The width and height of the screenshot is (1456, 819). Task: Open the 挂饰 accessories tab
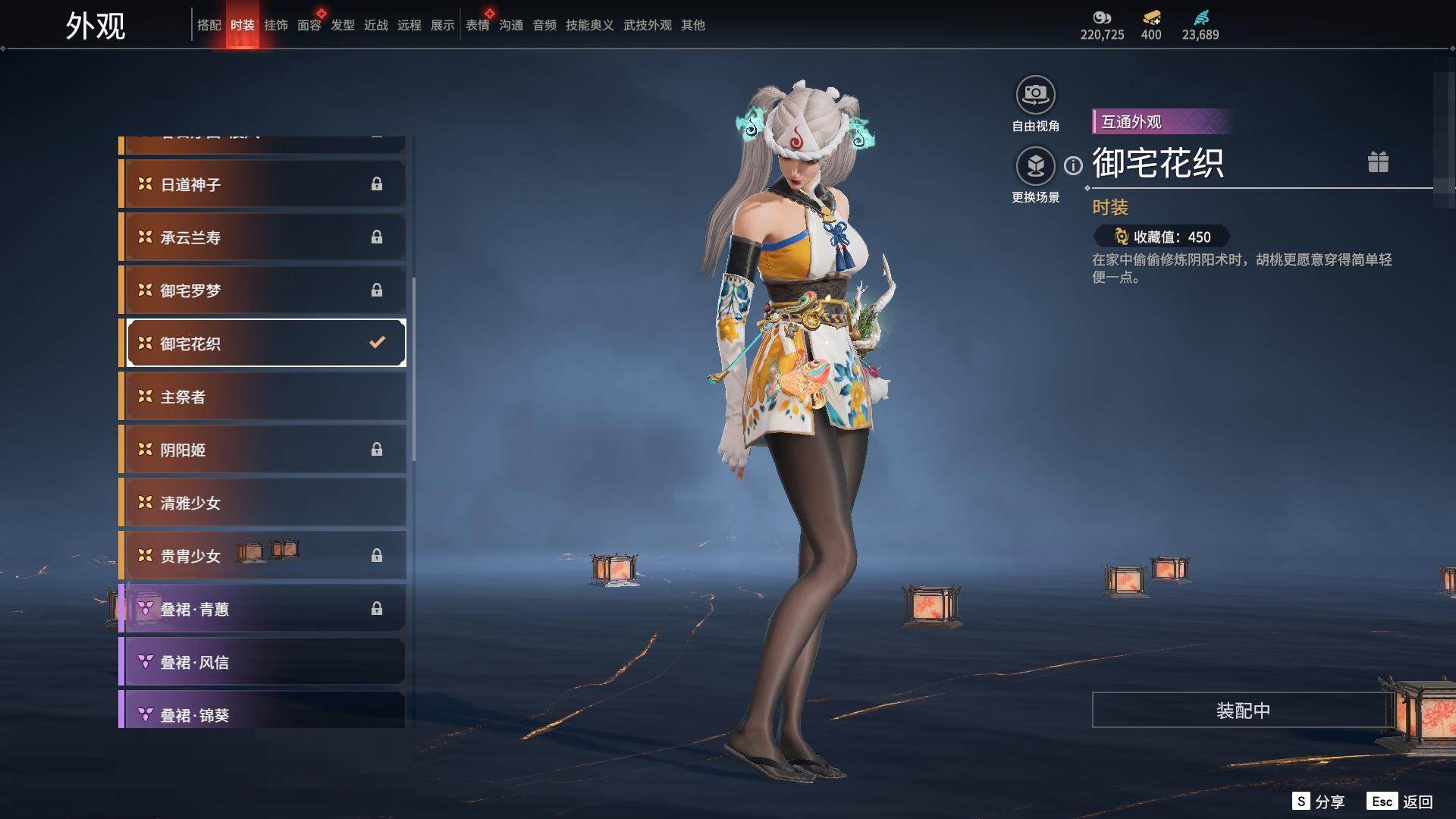pos(275,25)
